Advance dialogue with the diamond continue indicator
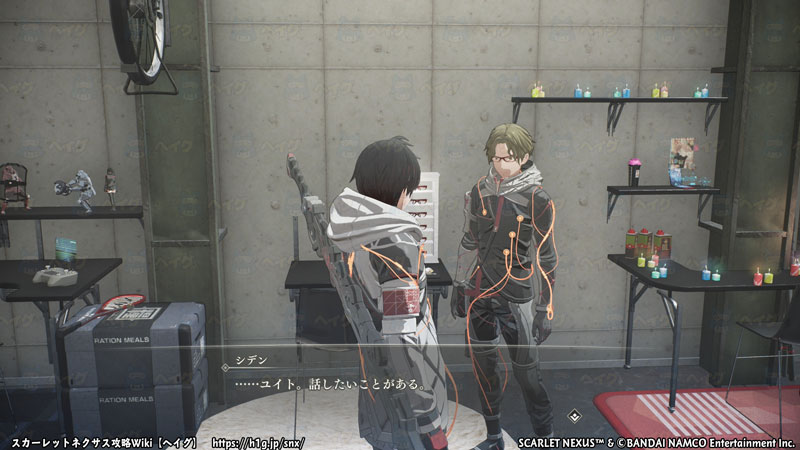800x450 pixels. [574, 414]
